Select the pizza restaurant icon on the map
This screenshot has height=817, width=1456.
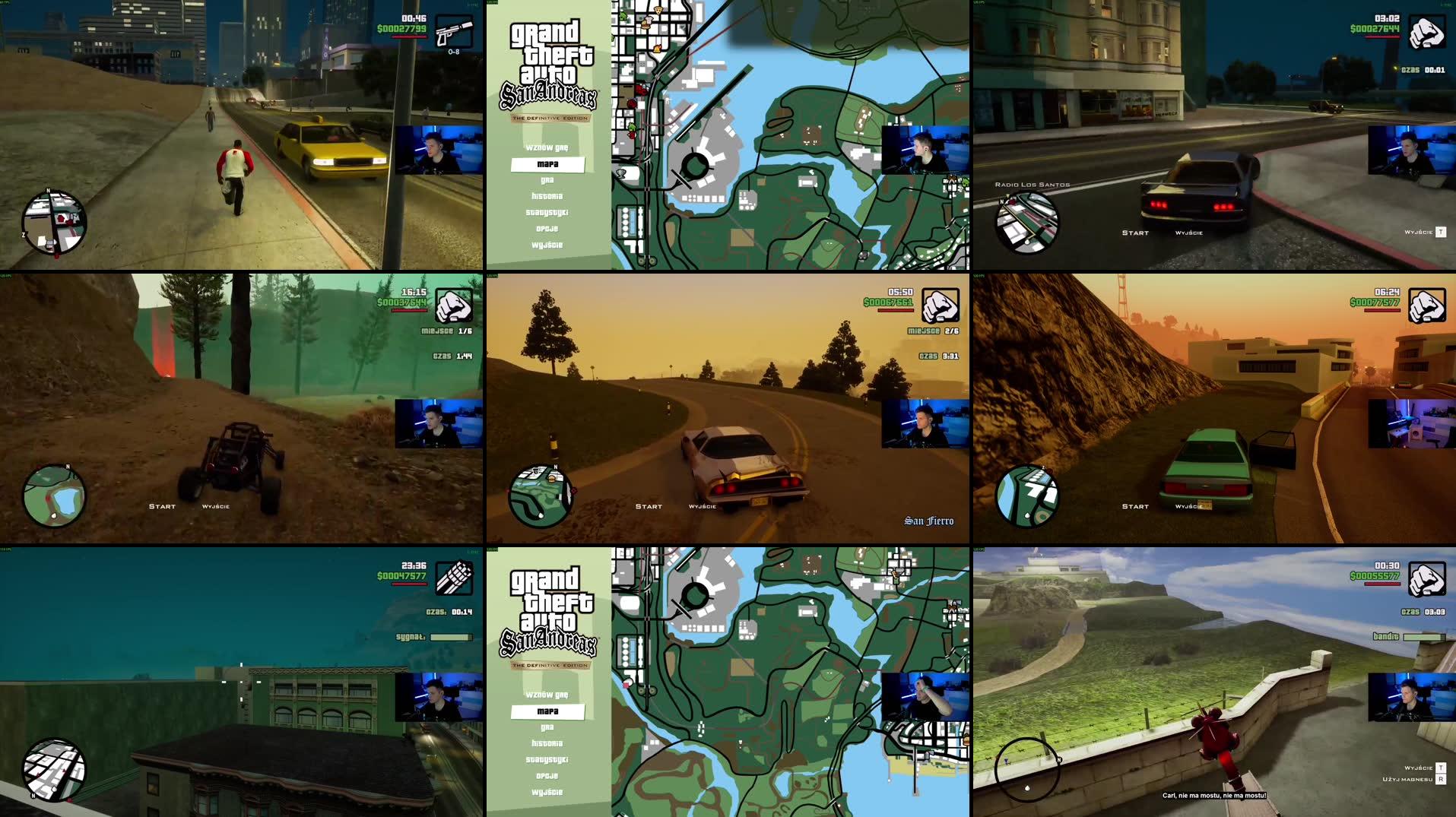pyautogui.click(x=658, y=11)
